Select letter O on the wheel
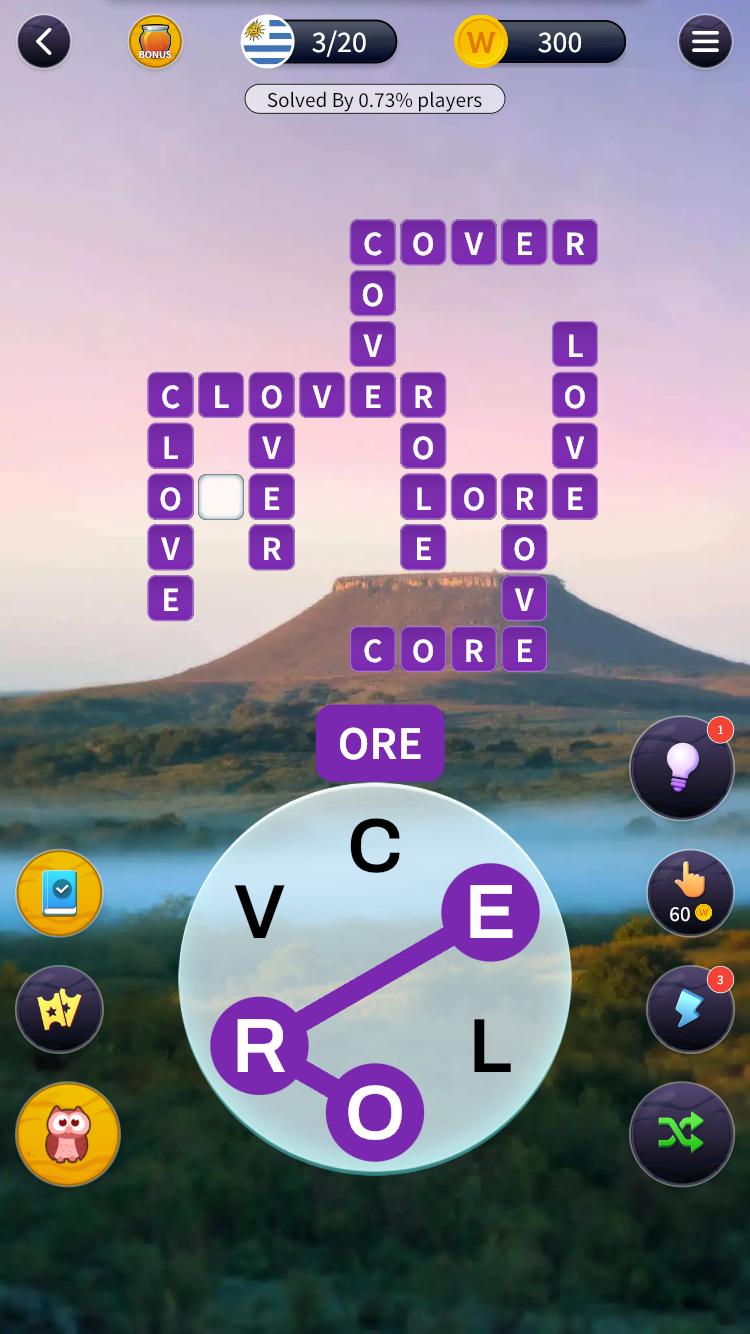Viewport: 750px width, 1334px height. 375,1112
